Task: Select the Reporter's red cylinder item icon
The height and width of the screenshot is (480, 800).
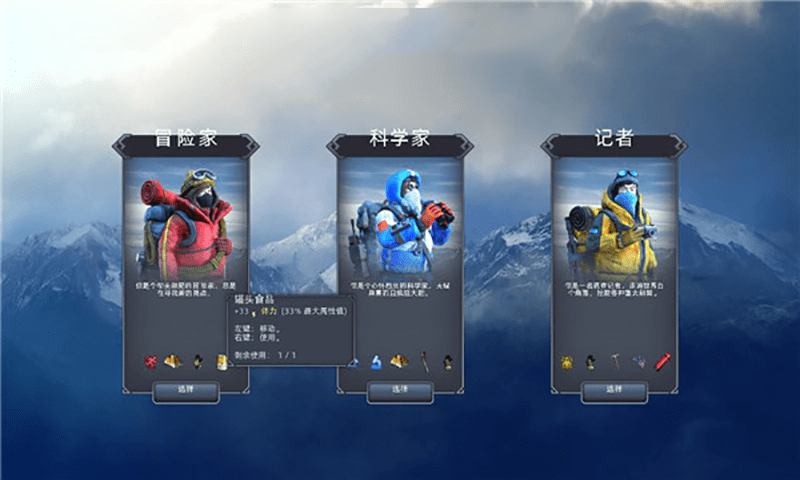Action: click(x=662, y=361)
